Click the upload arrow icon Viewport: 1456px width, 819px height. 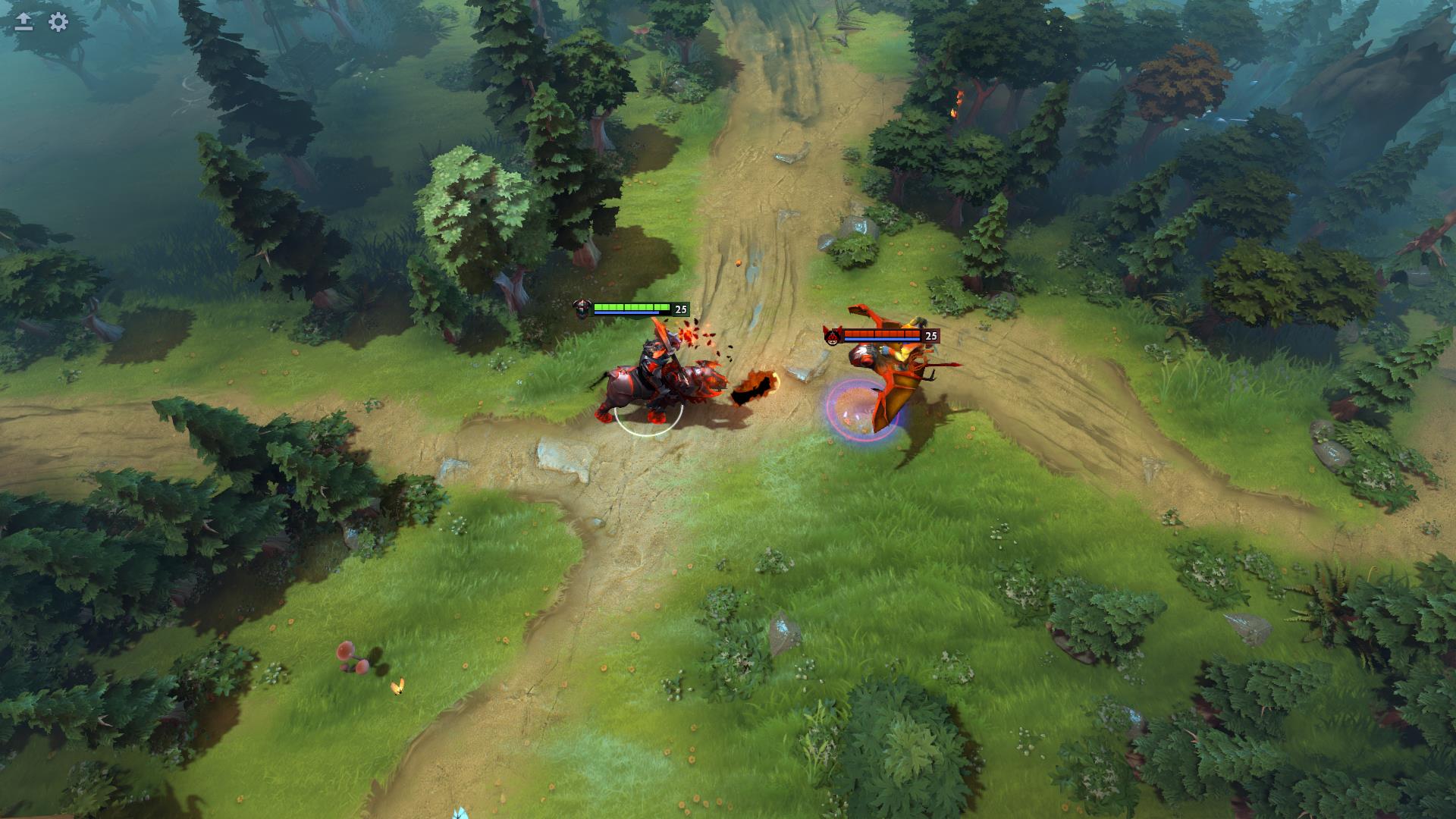coord(24,22)
